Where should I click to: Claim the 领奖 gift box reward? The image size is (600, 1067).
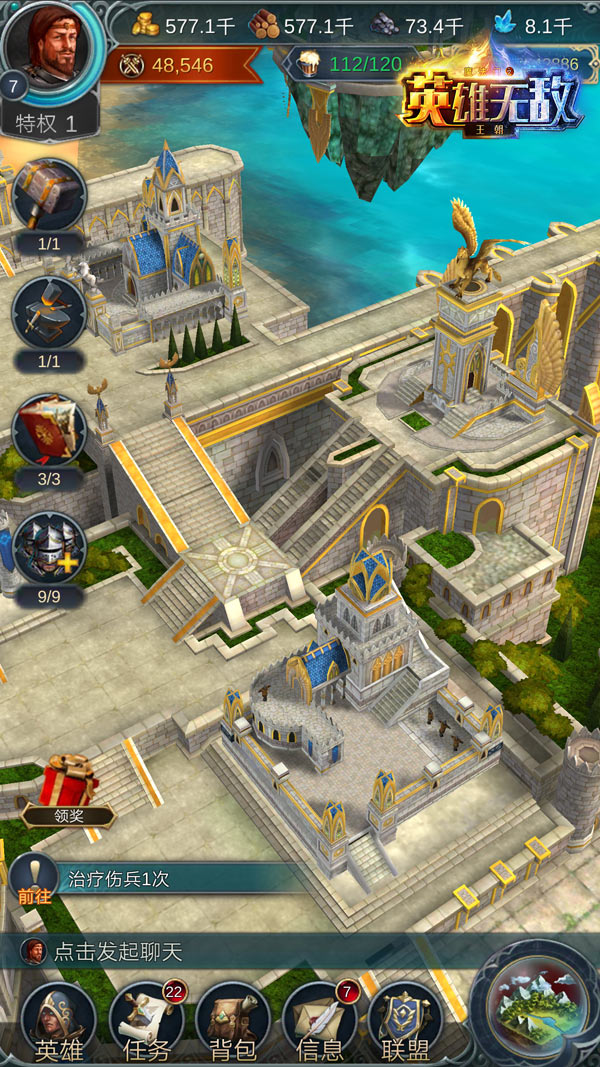coord(68,787)
